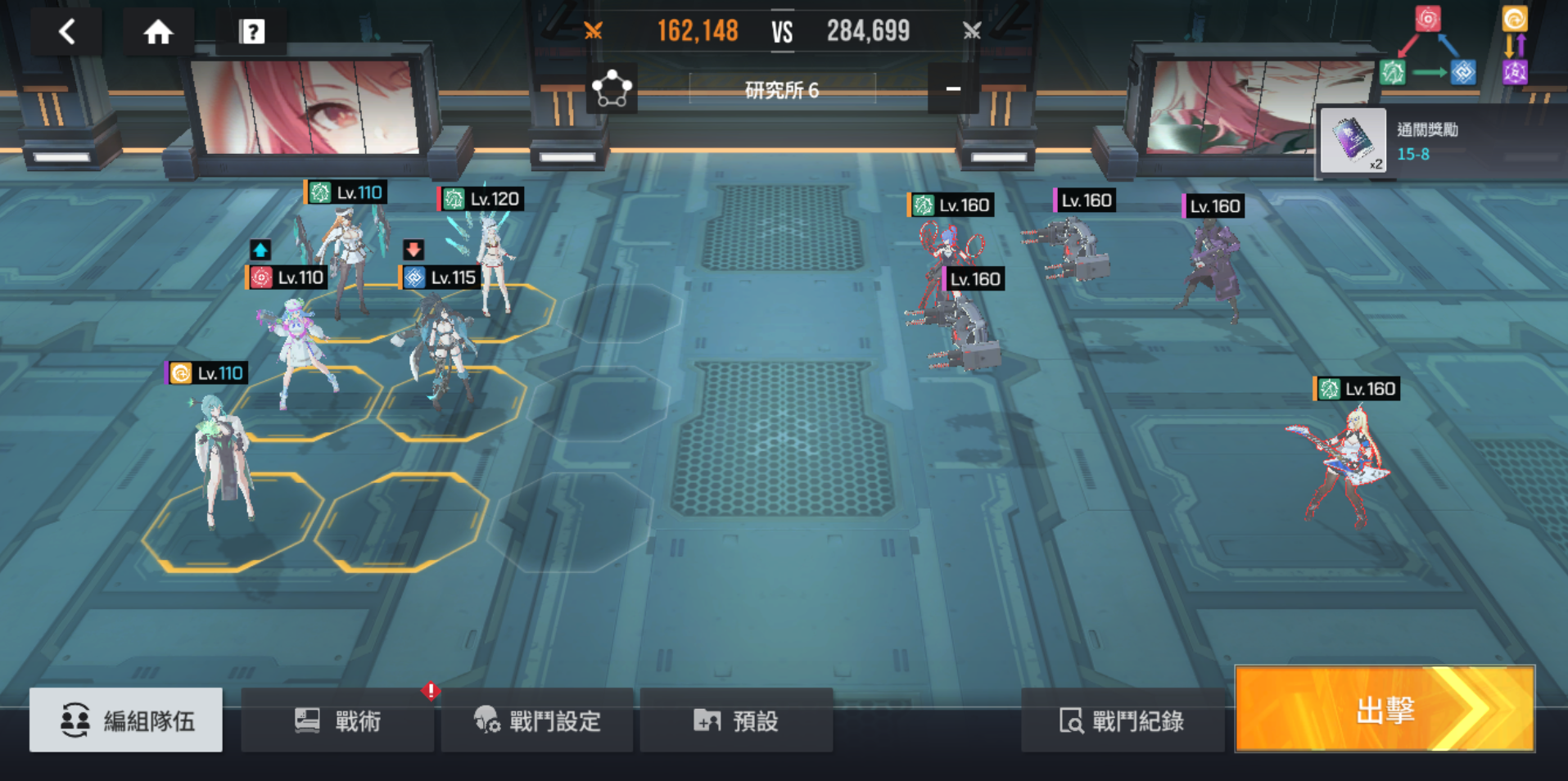The image size is (1568, 781).
Task: Open the pentagon formation icon
Action: tap(612, 88)
